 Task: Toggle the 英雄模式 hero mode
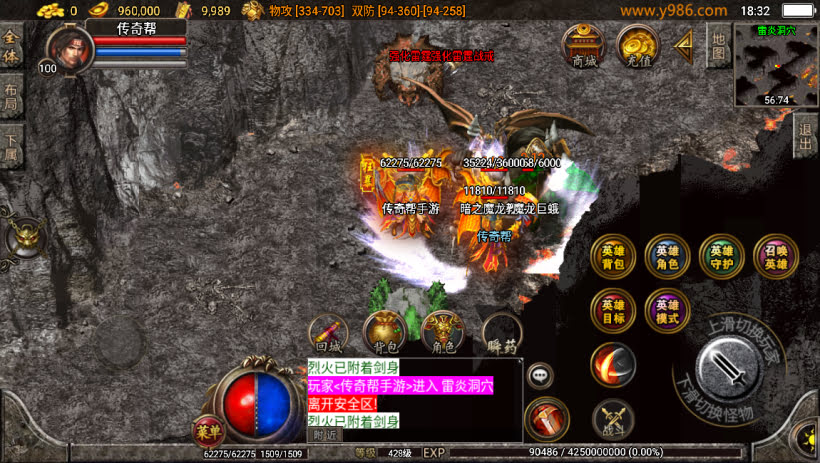(667, 311)
